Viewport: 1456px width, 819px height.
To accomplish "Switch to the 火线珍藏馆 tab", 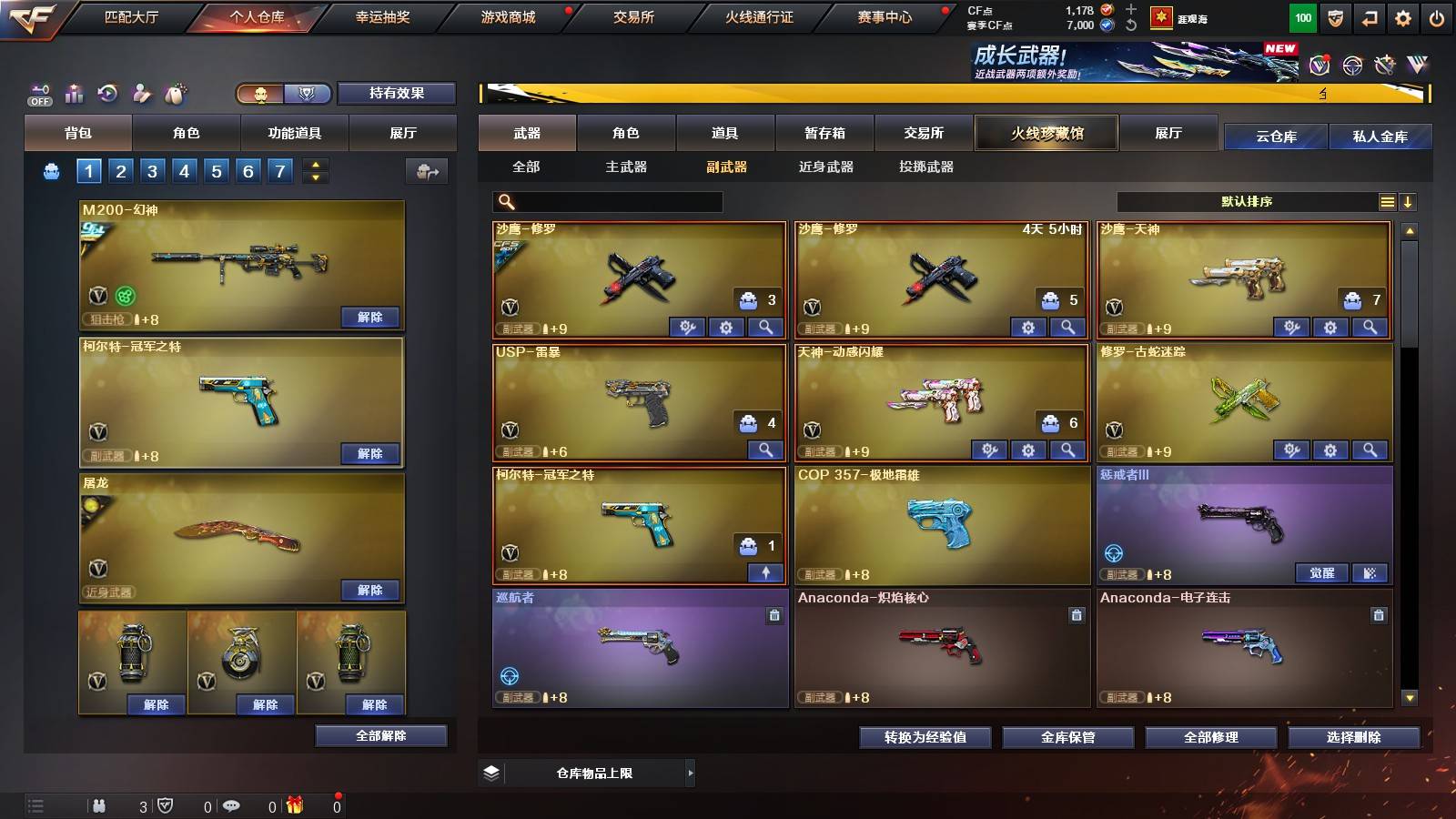I will [1046, 133].
